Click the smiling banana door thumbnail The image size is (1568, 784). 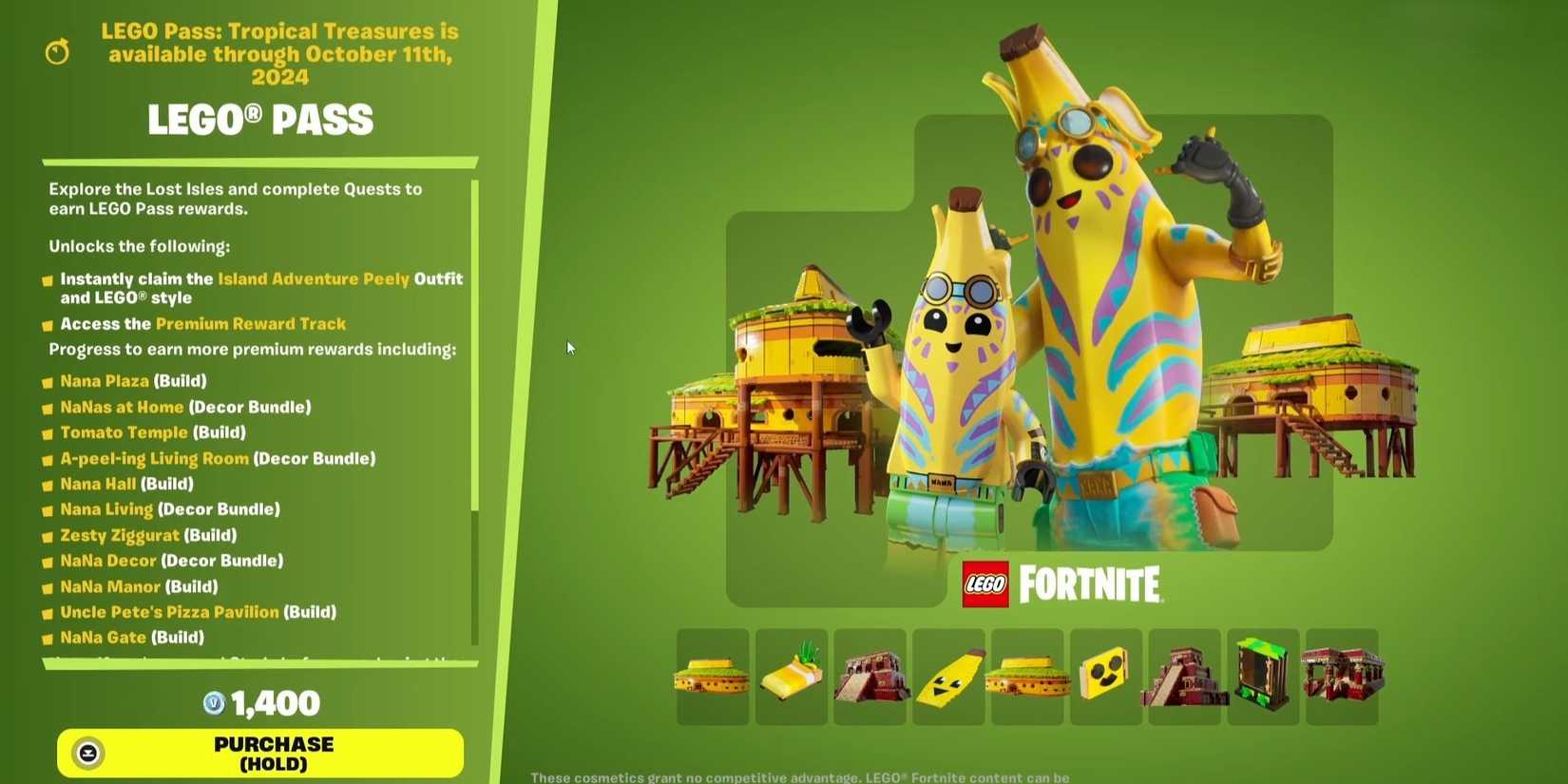click(1105, 677)
